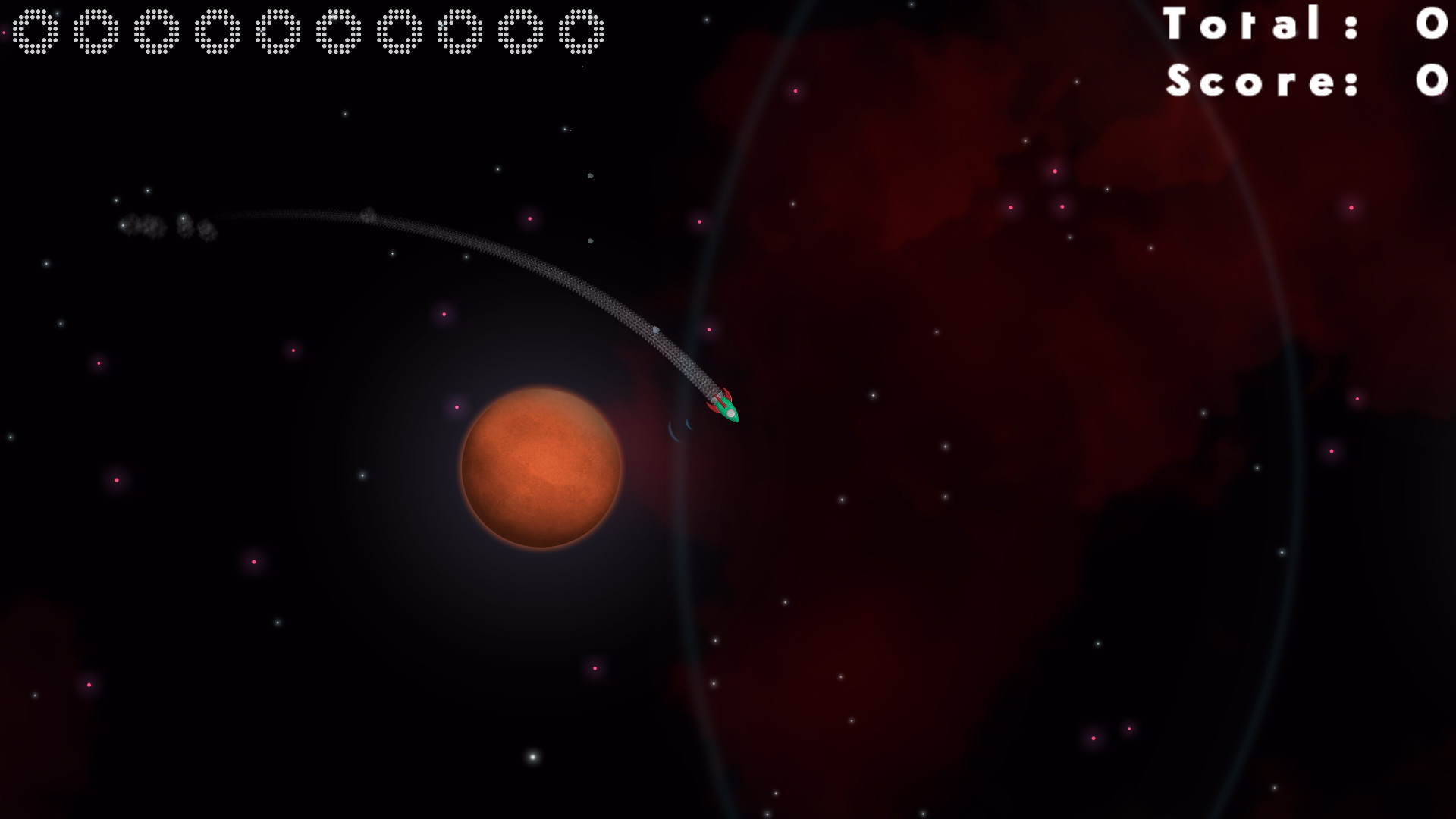Click the last dotted zero counter digit
1456x819 pixels.
[580, 32]
